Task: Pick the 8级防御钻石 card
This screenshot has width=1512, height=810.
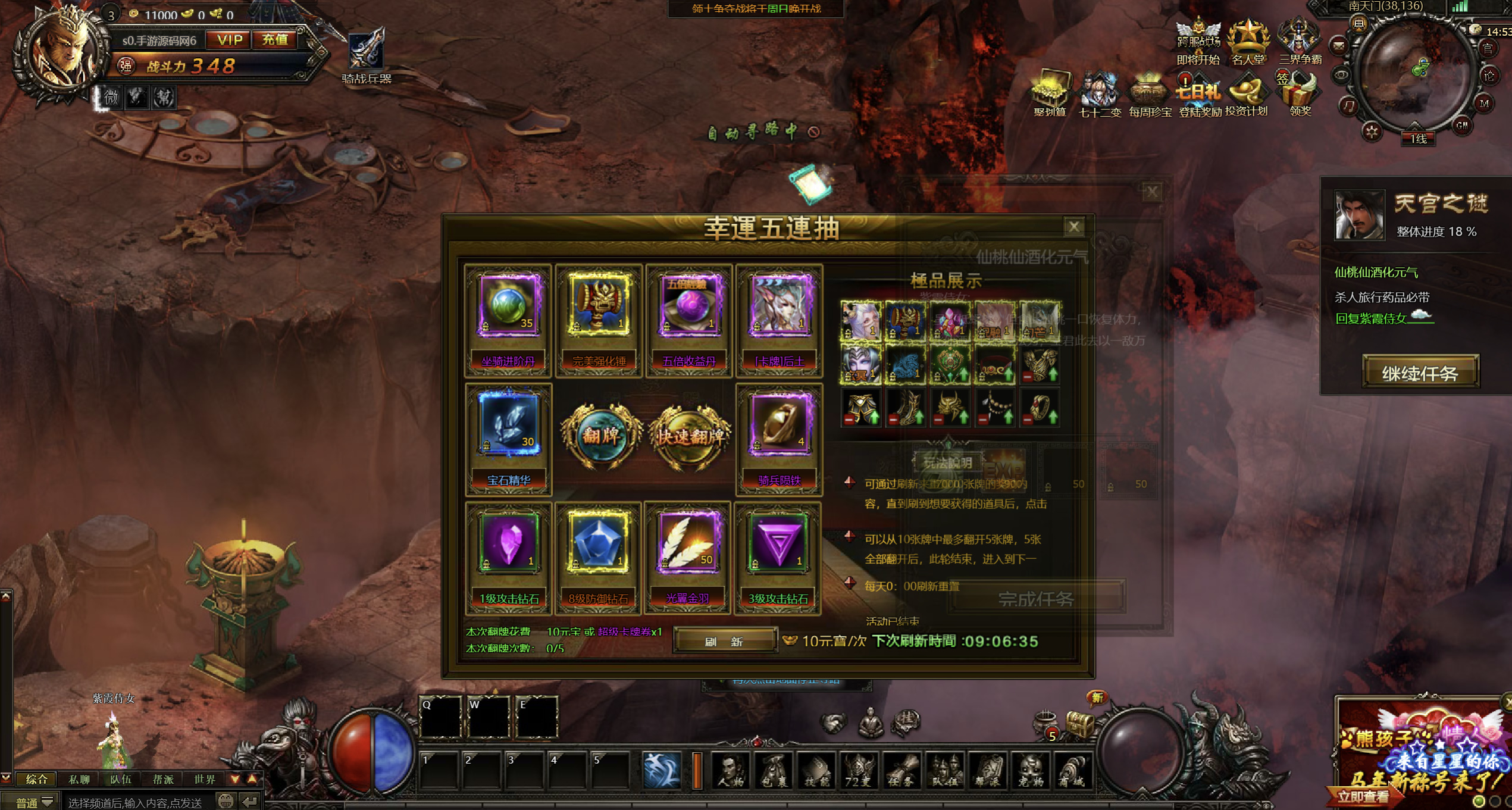Action: tap(598, 558)
